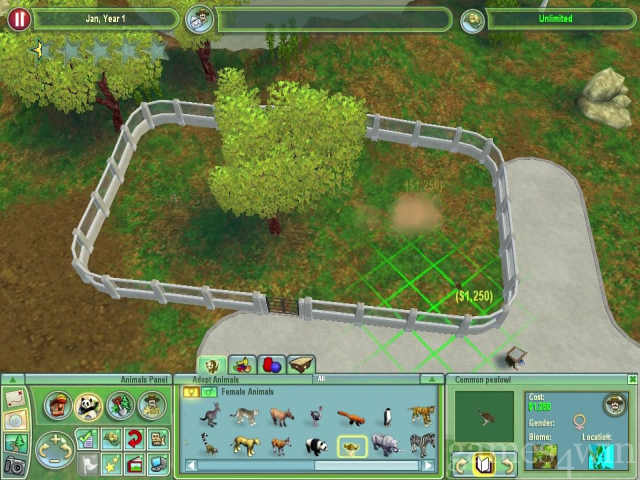Show male animals with the green filter
640x480 pixels.
(x=208, y=392)
